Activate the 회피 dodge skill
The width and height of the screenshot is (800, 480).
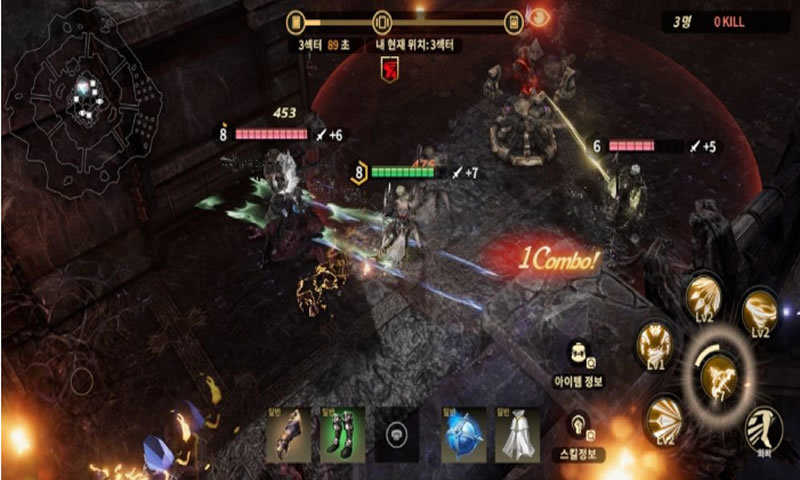(x=765, y=428)
